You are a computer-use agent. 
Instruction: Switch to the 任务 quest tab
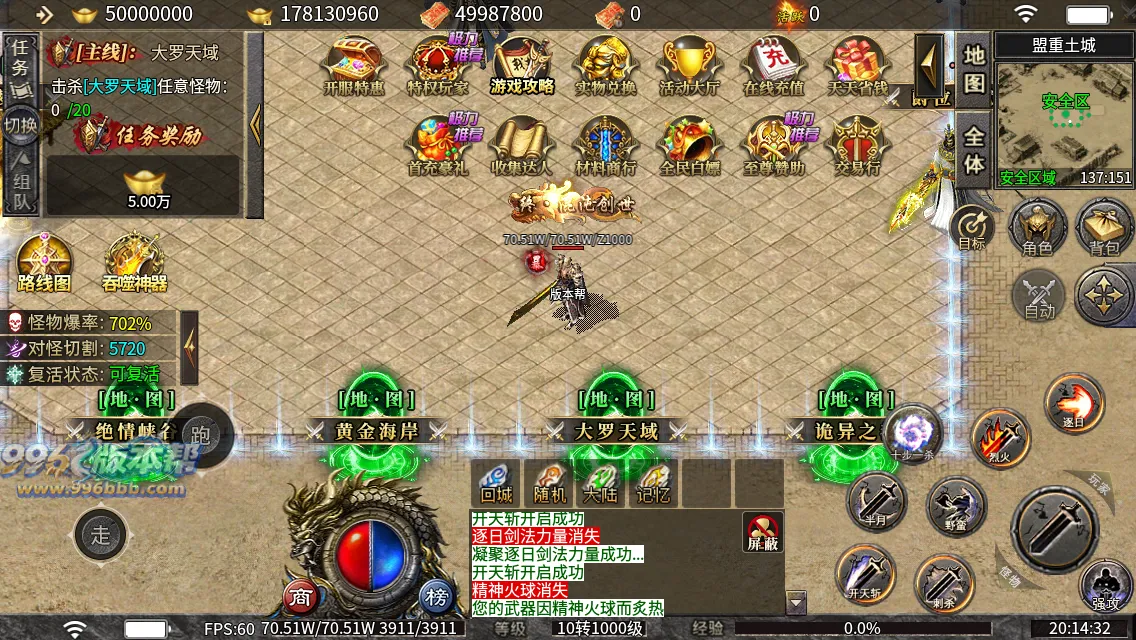pos(21,58)
